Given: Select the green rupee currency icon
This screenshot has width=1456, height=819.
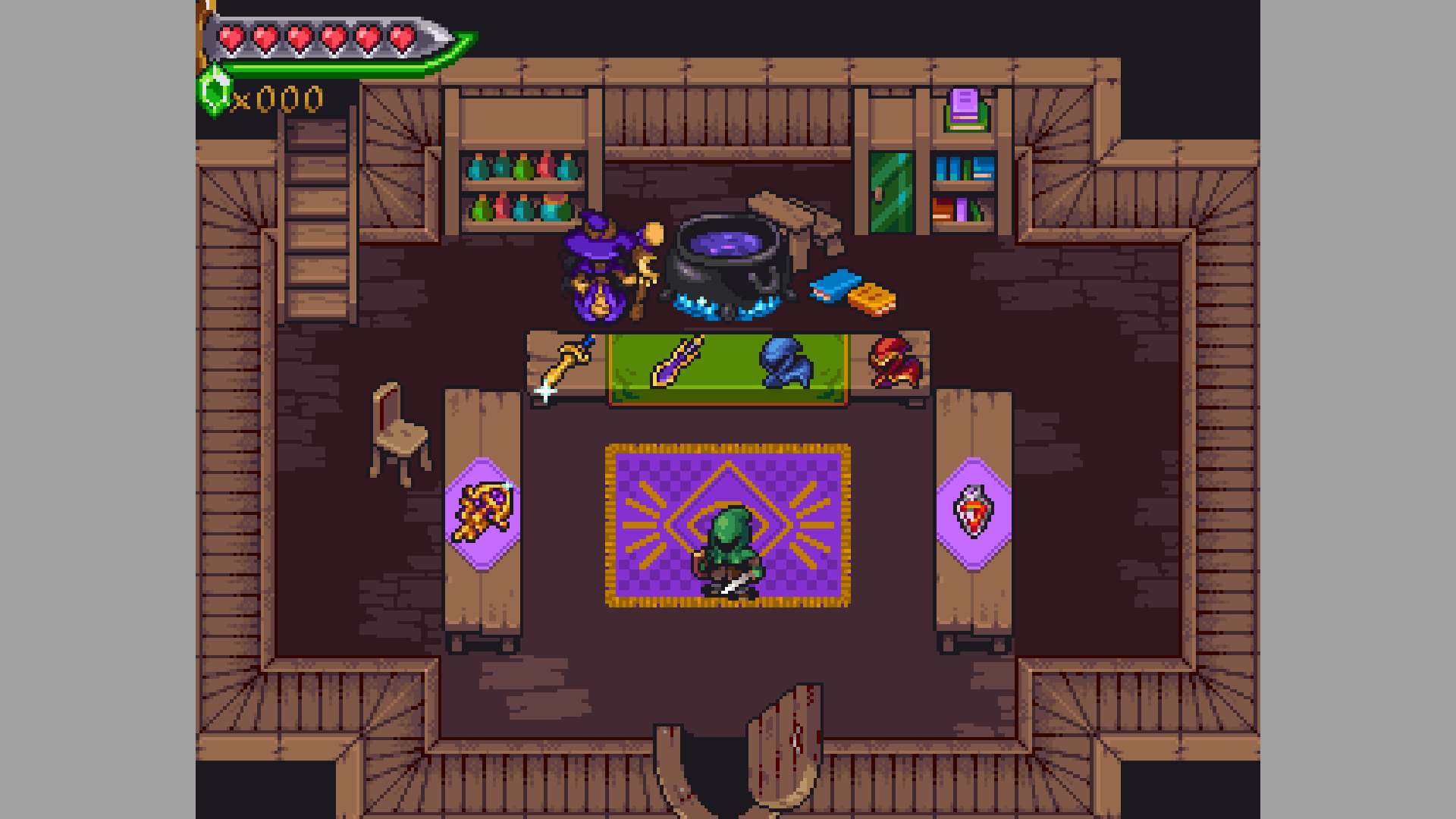Looking at the screenshot, I should [x=215, y=94].
